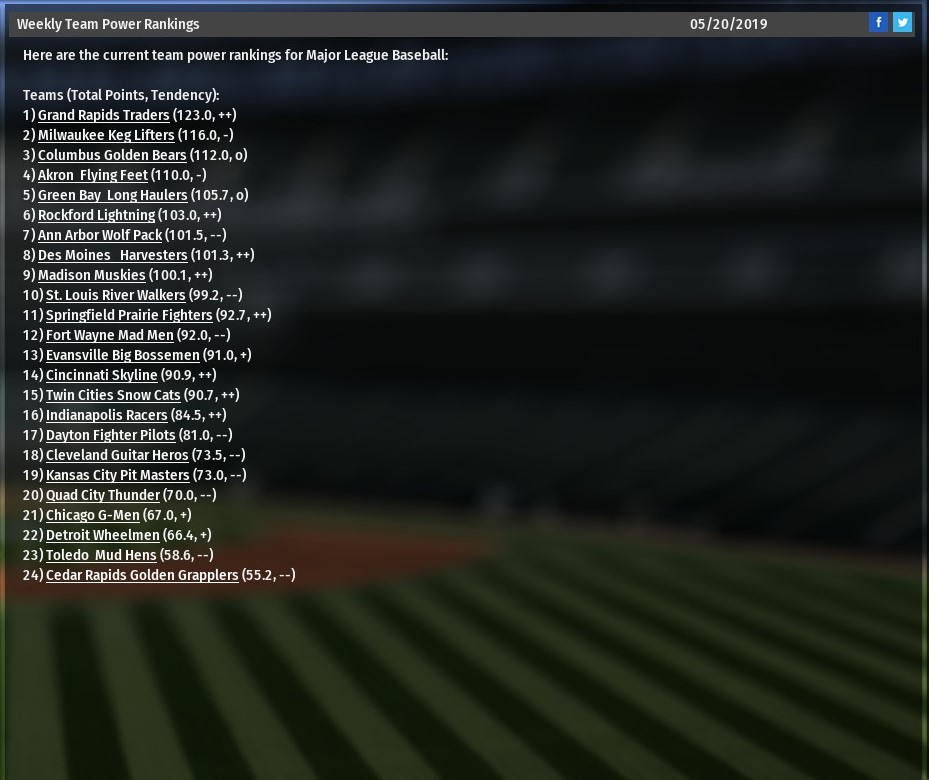Choose Twin Cities Snow Cats
The height and width of the screenshot is (780, 929).
point(113,395)
